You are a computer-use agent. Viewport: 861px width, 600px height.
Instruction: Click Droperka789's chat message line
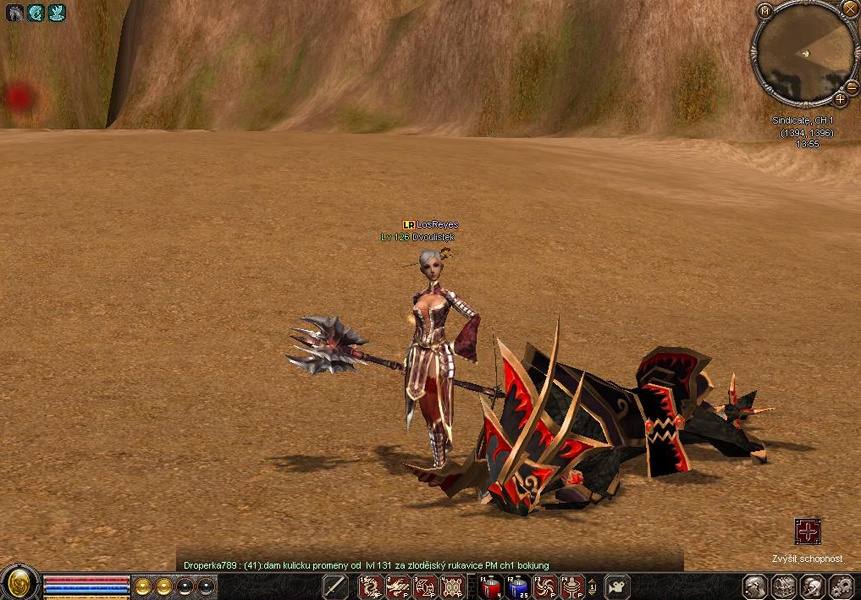tap(366, 565)
